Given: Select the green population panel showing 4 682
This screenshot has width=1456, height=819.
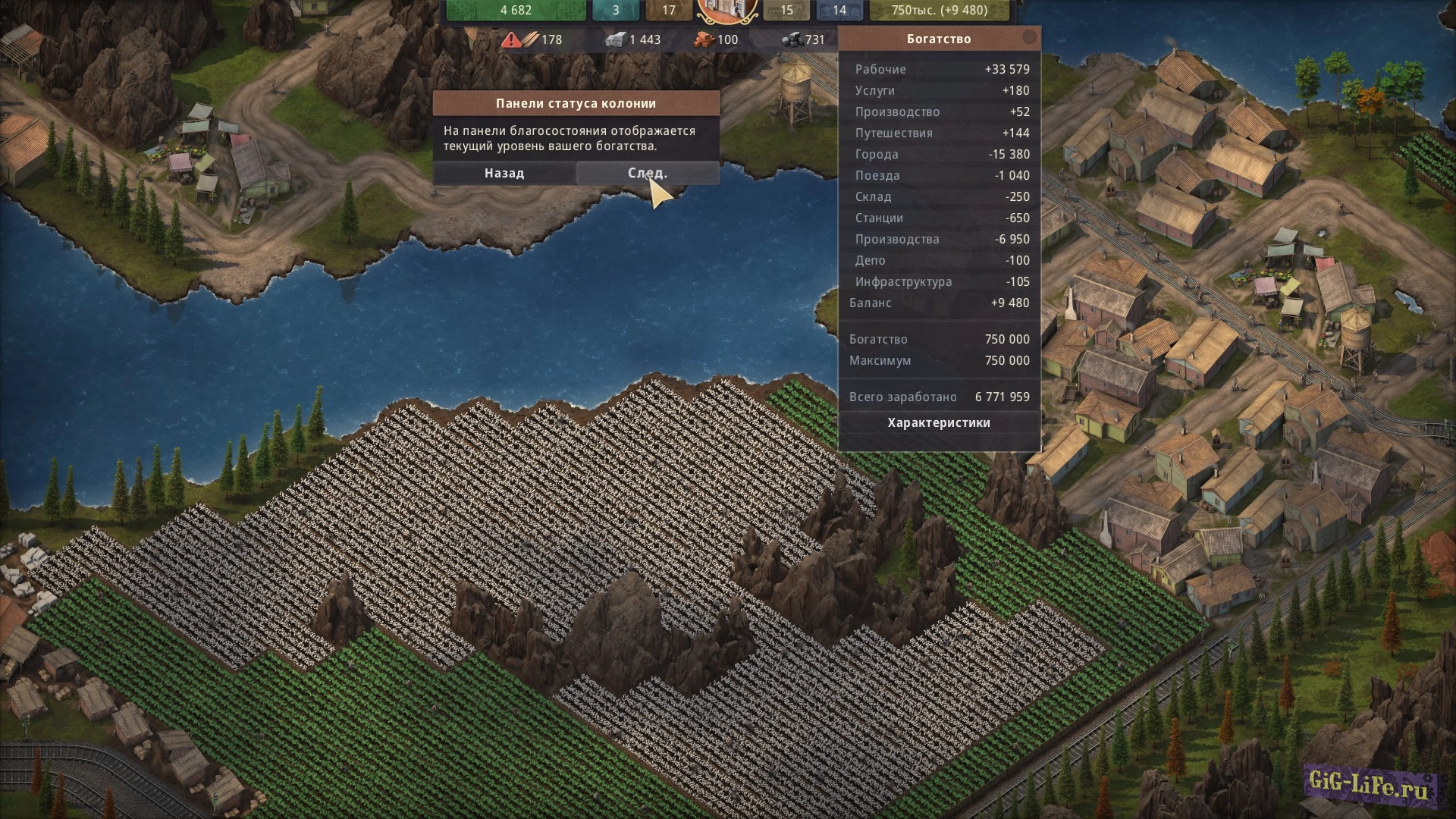Looking at the screenshot, I should tap(516, 10).
